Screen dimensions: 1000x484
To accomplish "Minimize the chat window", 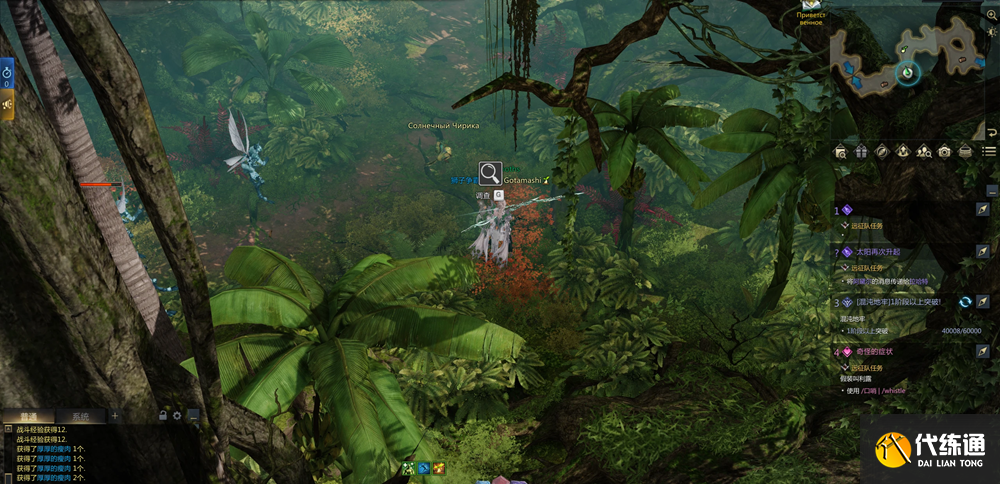I will [192, 415].
